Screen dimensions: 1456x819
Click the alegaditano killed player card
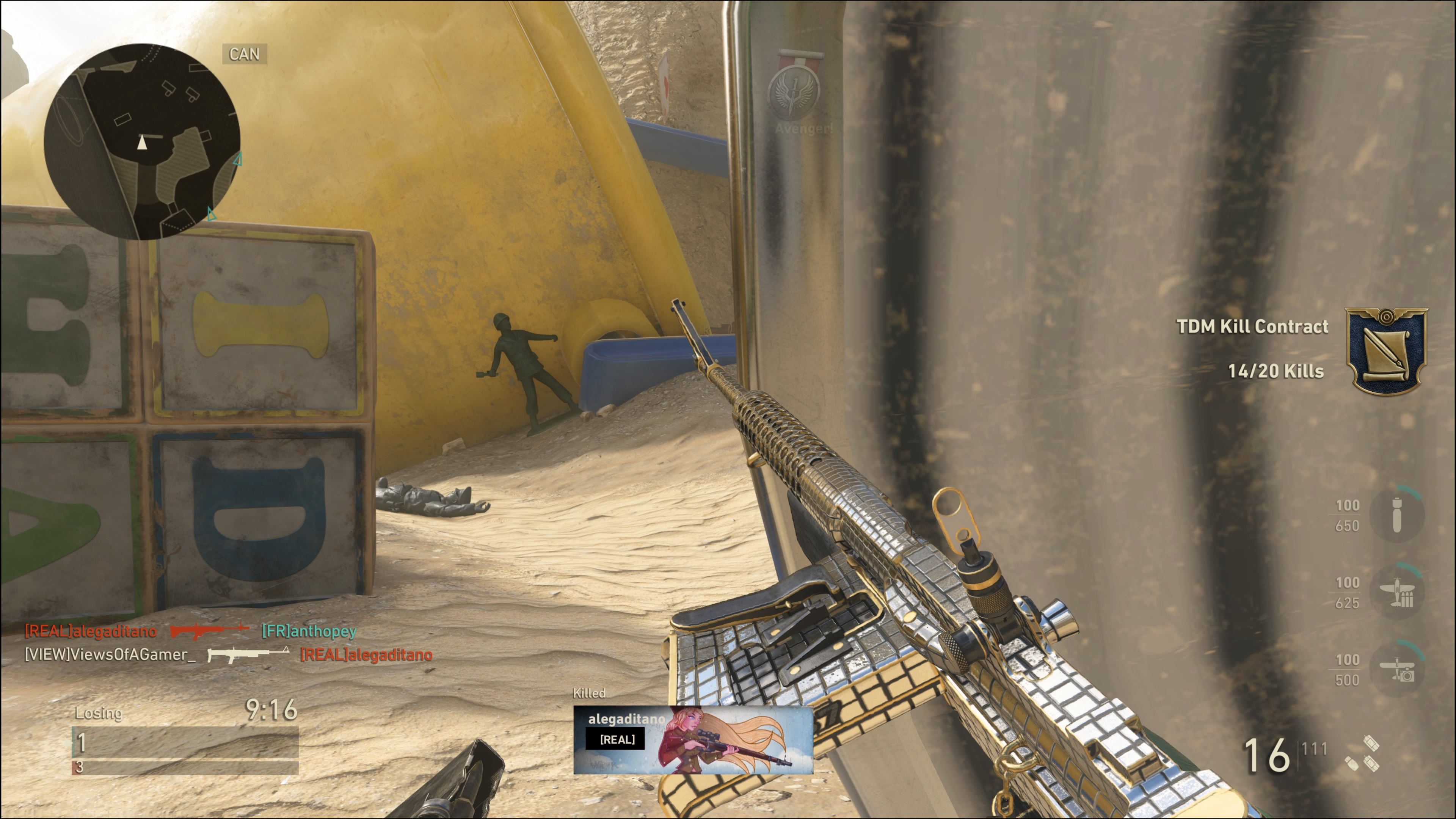693,739
